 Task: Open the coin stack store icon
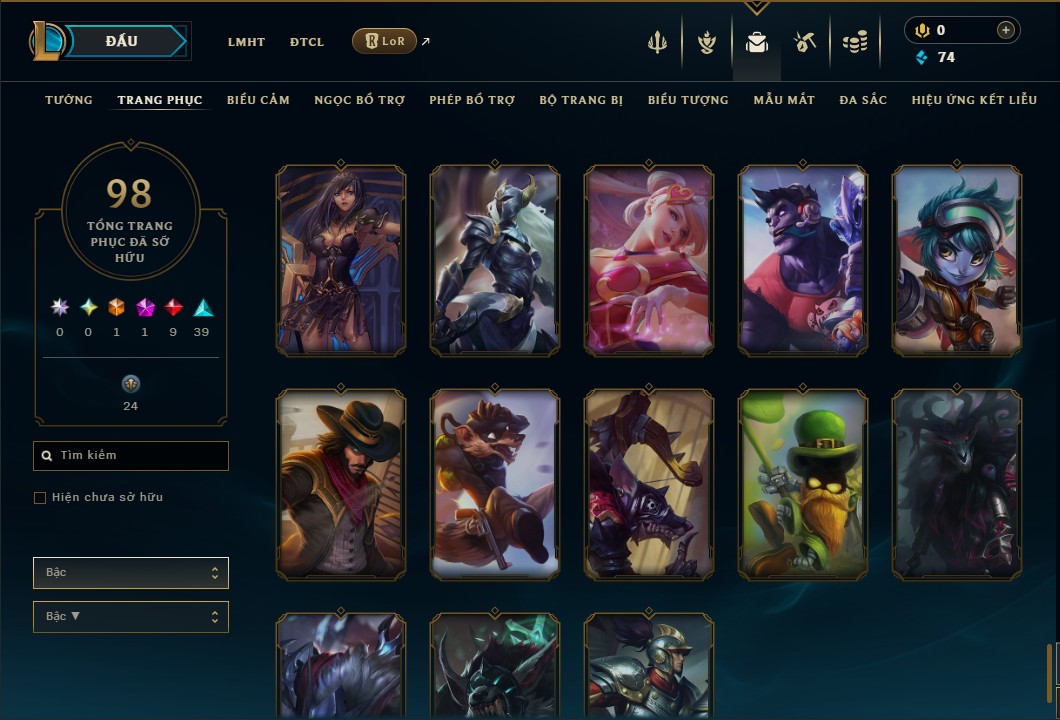coord(854,42)
